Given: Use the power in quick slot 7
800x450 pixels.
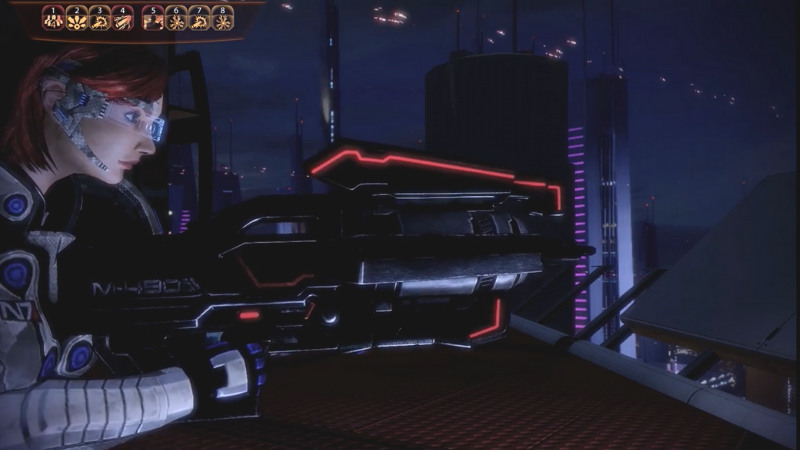Looking at the screenshot, I should tap(199, 20).
